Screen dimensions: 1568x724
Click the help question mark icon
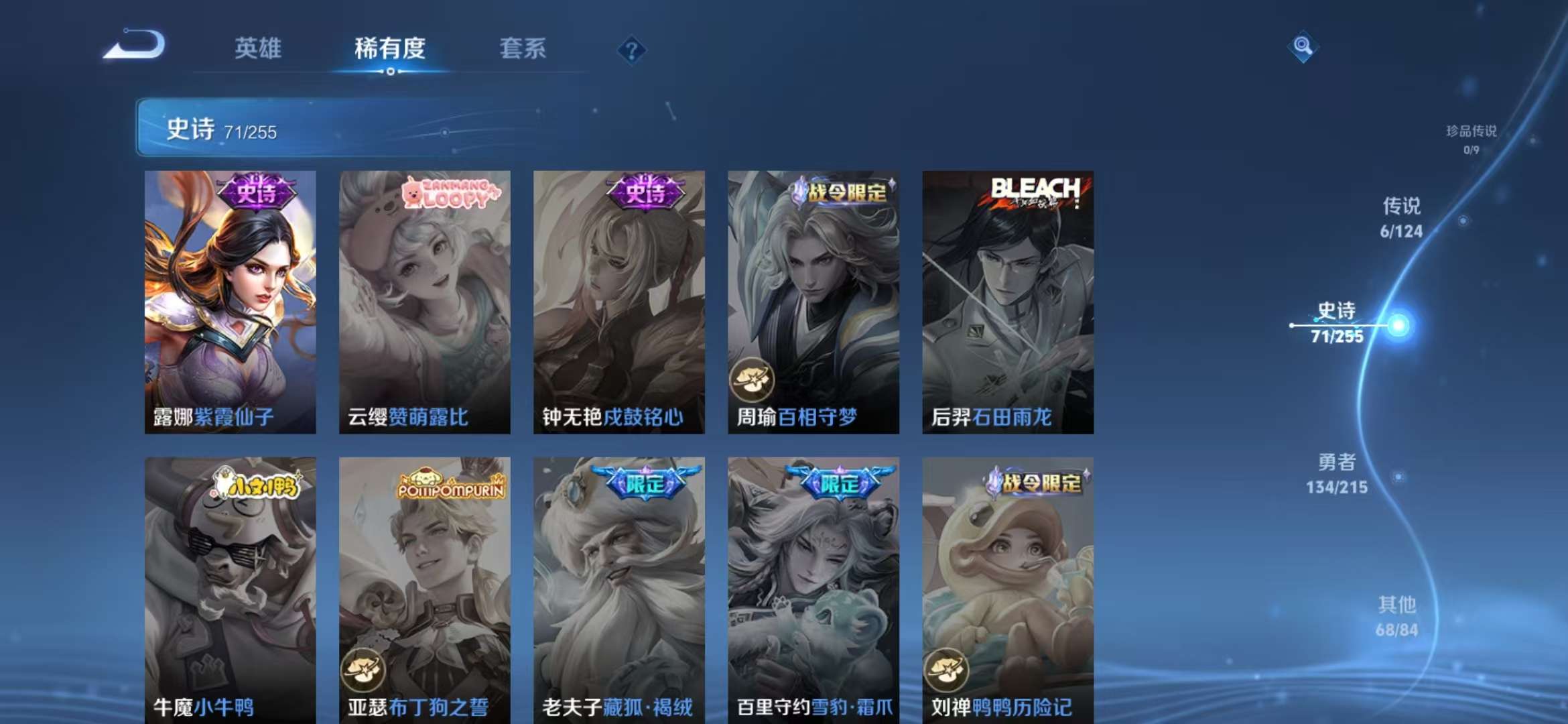tap(631, 50)
